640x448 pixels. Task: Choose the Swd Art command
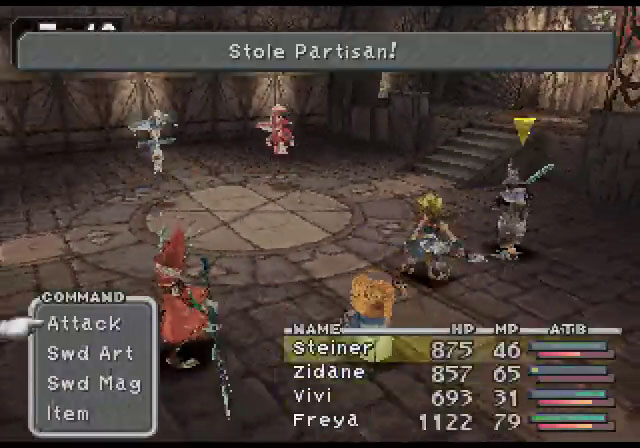pos(90,353)
